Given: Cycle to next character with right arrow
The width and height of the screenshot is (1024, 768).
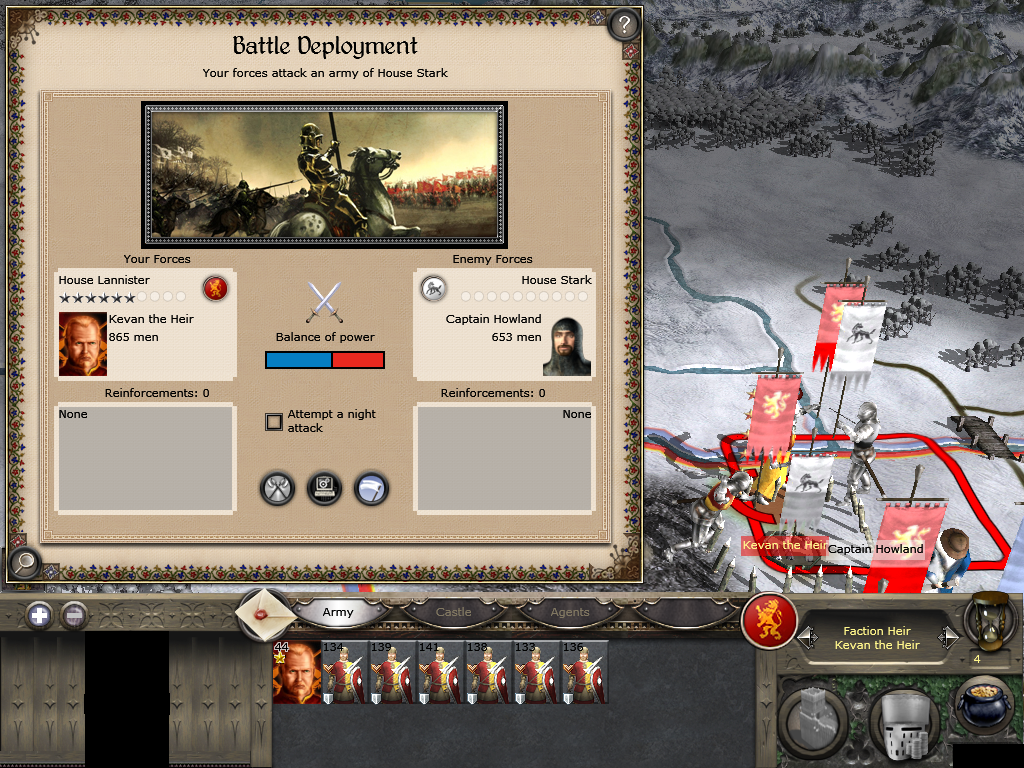Looking at the screenshot, I should click(949, 637).
